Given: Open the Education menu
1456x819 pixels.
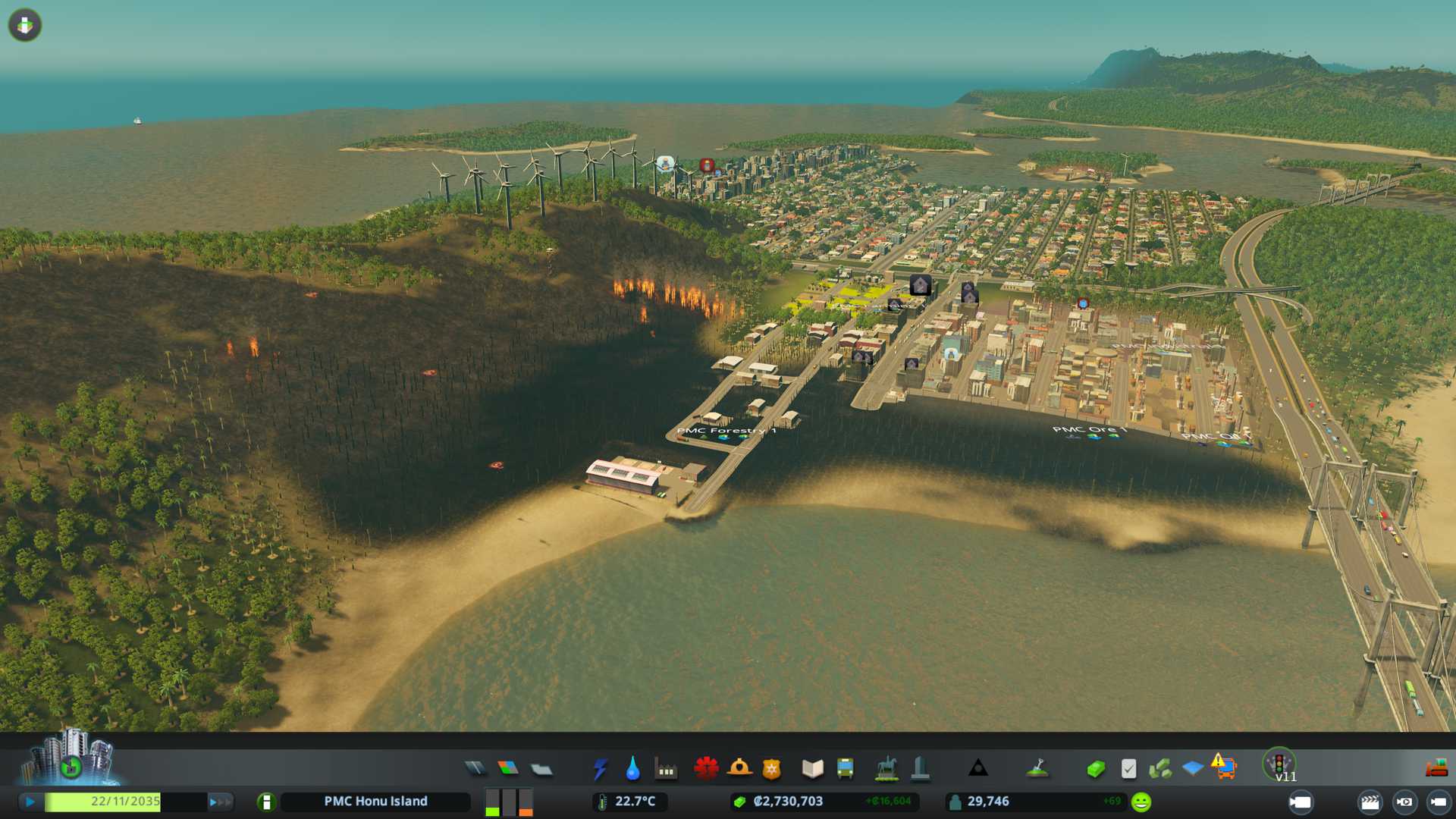Looking at the screenshot, I should click(x=812, y=769).
